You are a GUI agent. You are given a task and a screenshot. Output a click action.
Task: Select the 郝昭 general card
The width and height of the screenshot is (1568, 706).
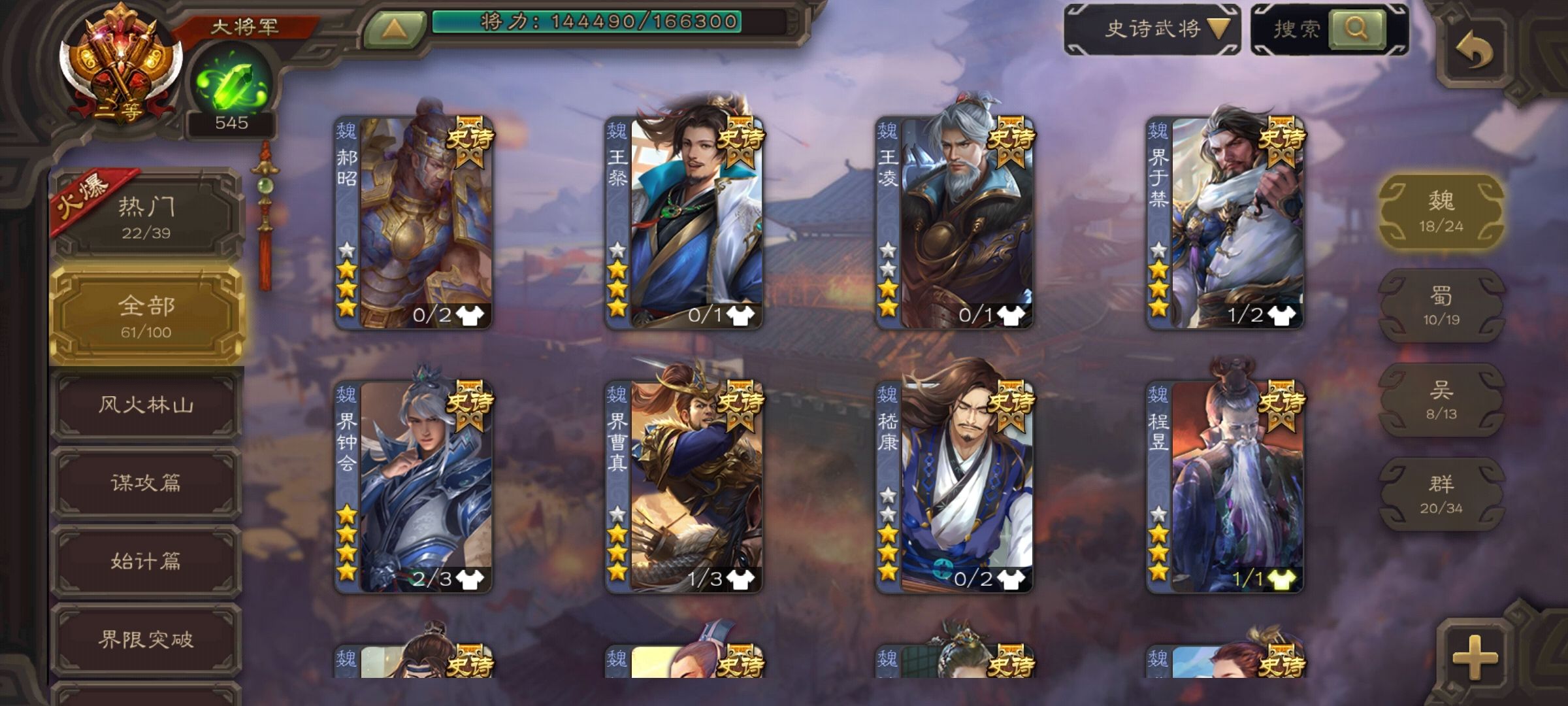point(413,222)
